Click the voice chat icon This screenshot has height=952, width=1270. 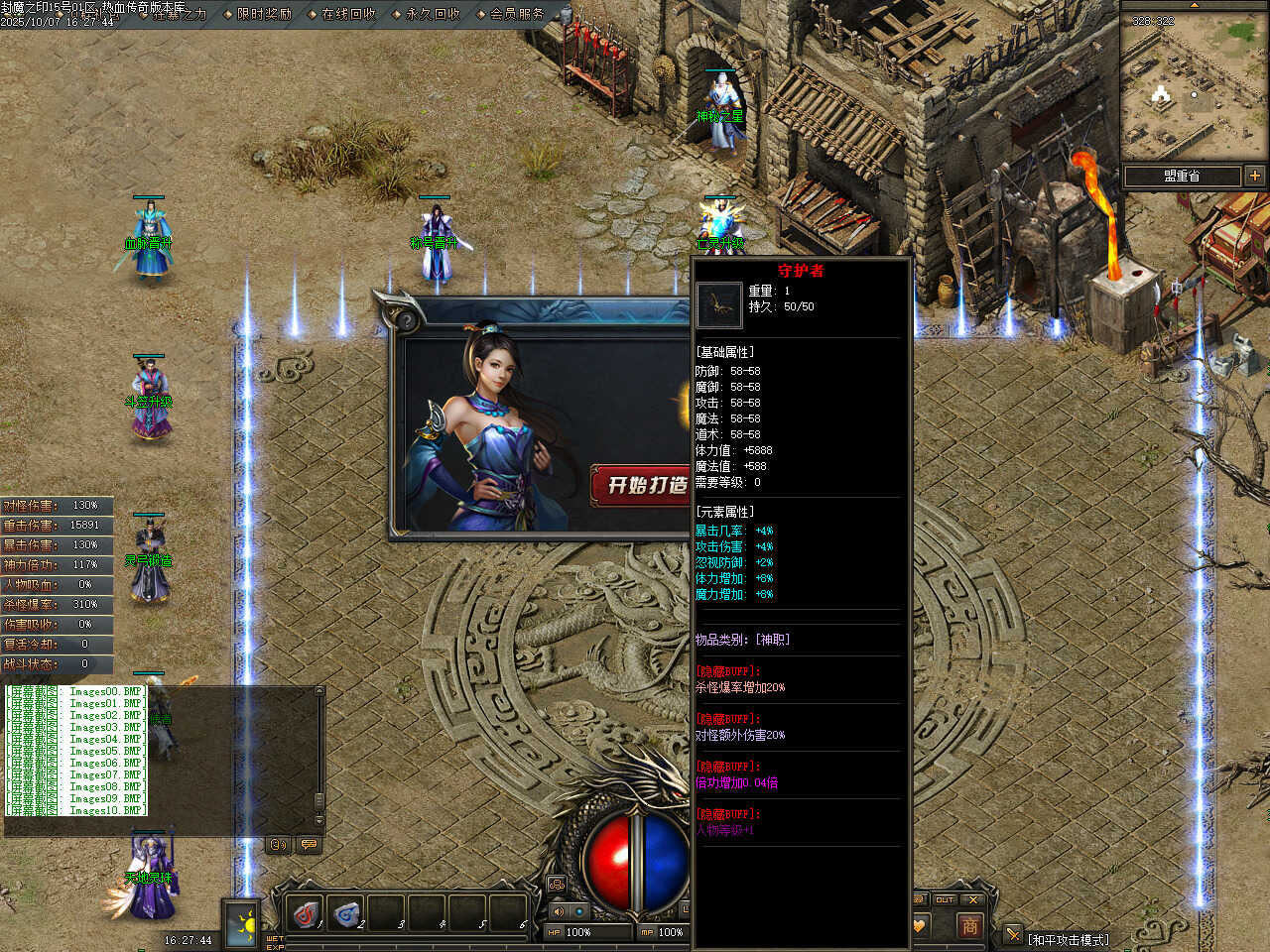pos(279,845)
